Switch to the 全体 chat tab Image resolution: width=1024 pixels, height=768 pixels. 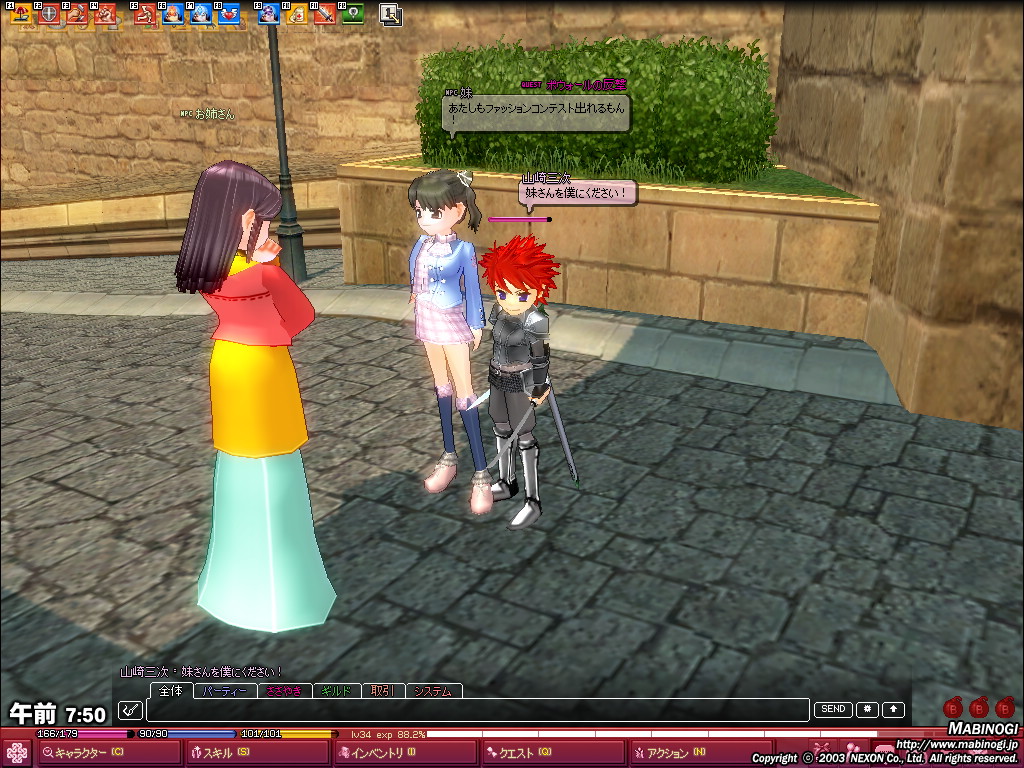(x=171, y=691)
